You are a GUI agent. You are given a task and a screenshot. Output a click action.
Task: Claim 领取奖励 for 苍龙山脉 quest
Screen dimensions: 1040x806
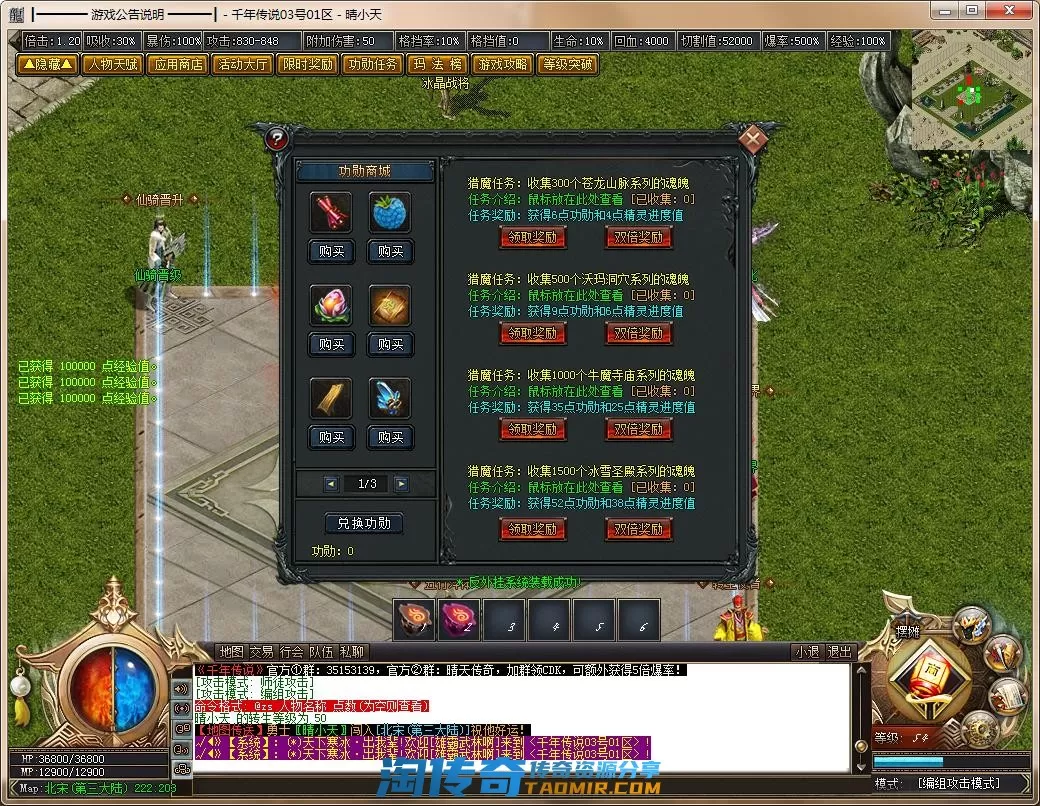pos(532,237)
